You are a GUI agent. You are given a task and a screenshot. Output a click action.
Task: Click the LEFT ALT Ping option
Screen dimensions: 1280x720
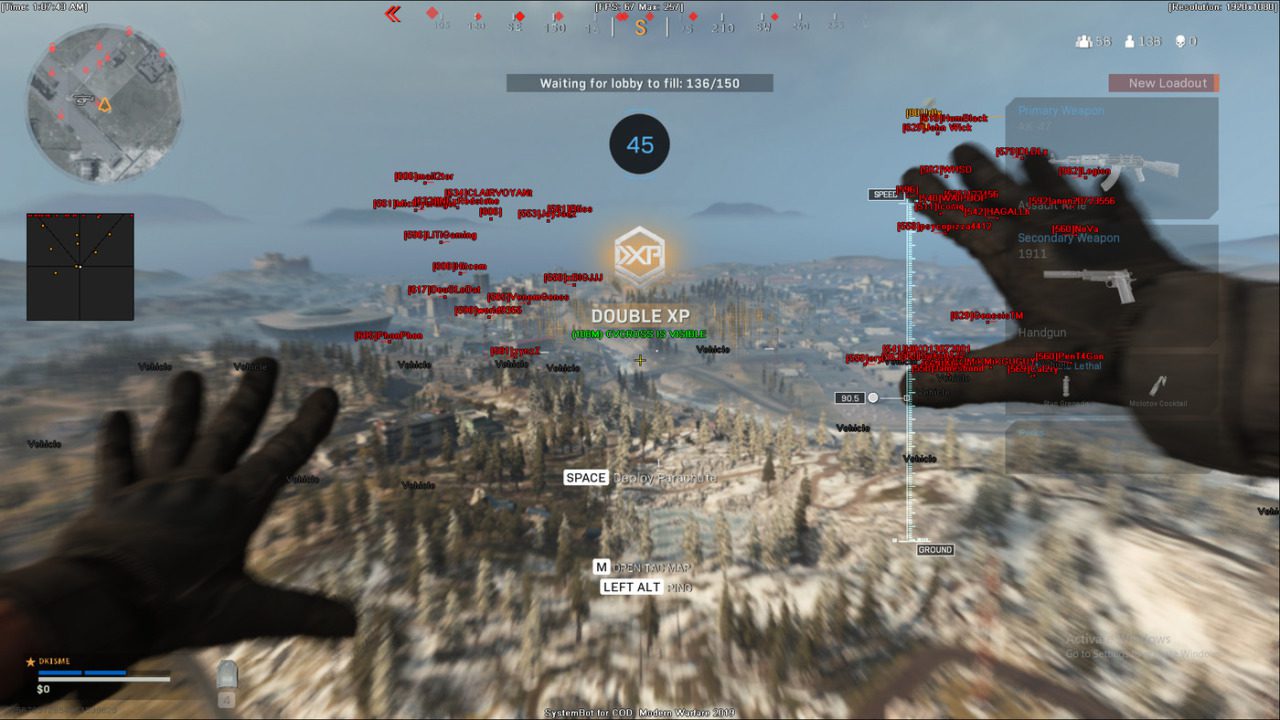coord(630,587)
